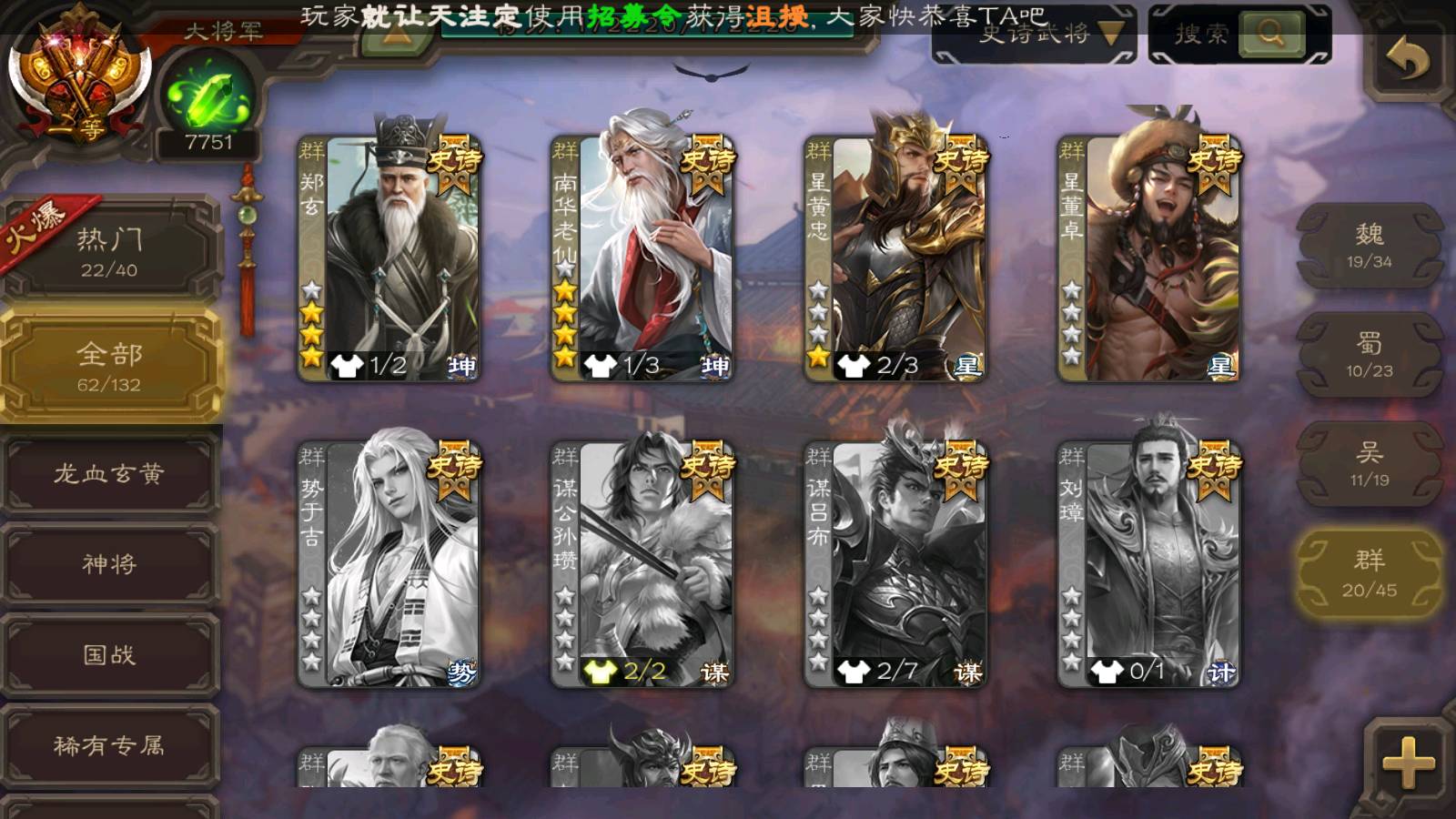The height and width of the screenshot is (819, 1456).
Task: Switch to the 神将 category
Action: click(x=109, y=564)
